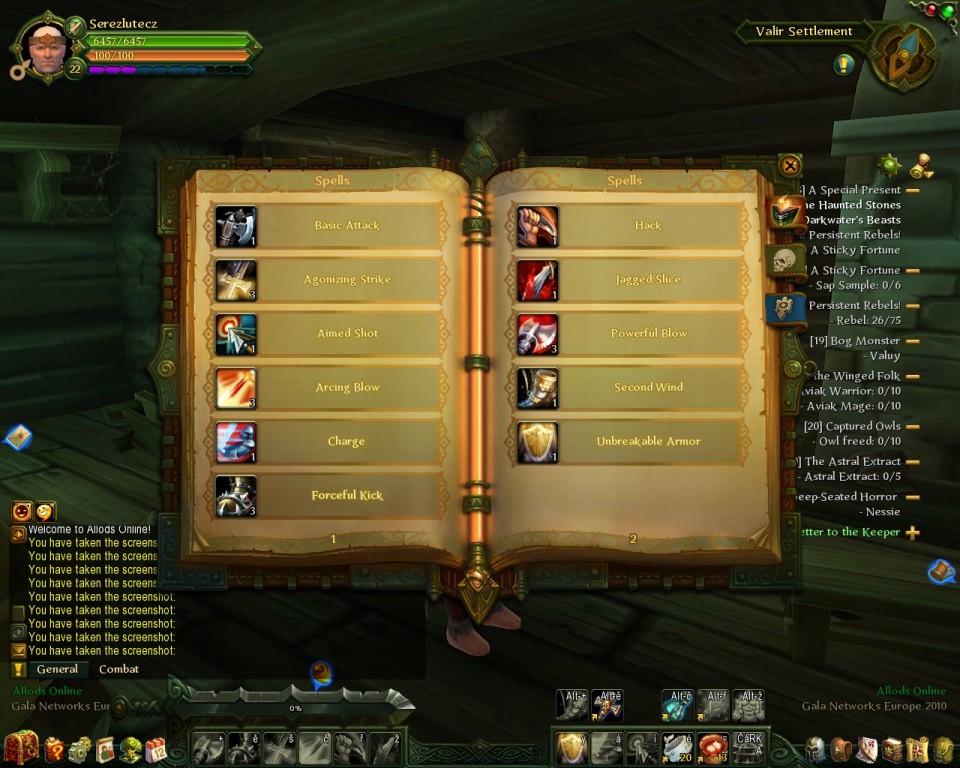Open the minimap compass in the corner
Image resolution: width=960 pixels, height=768 pixels.
(x=903, y=57)
